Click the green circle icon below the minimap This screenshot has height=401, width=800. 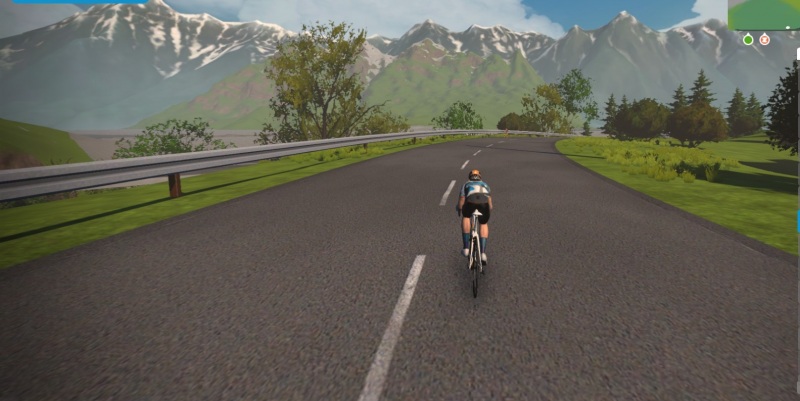pyautogui.click(x=748, y=40)
